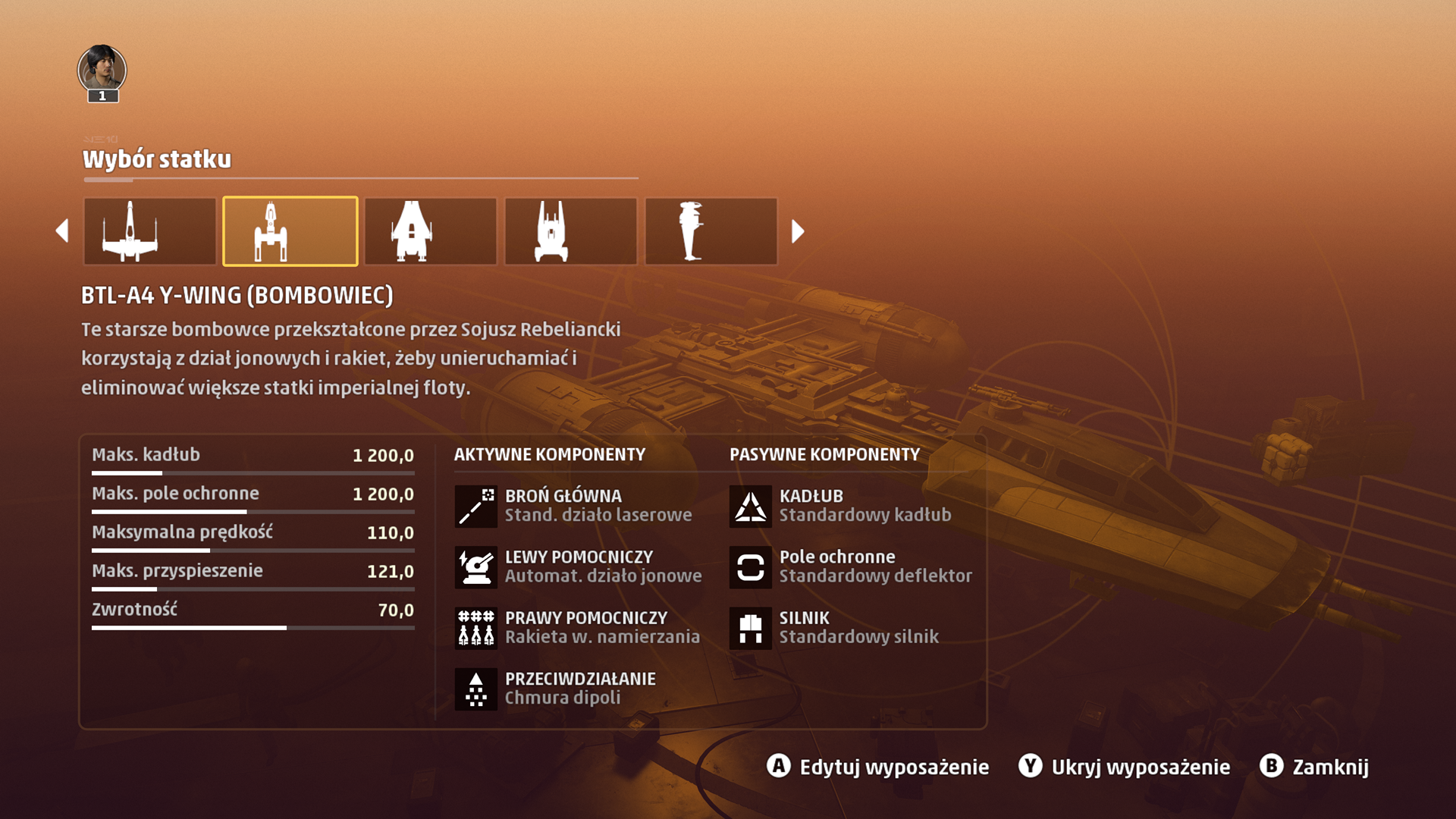Choose the B-wing ship tile

(x=711, y=231)
